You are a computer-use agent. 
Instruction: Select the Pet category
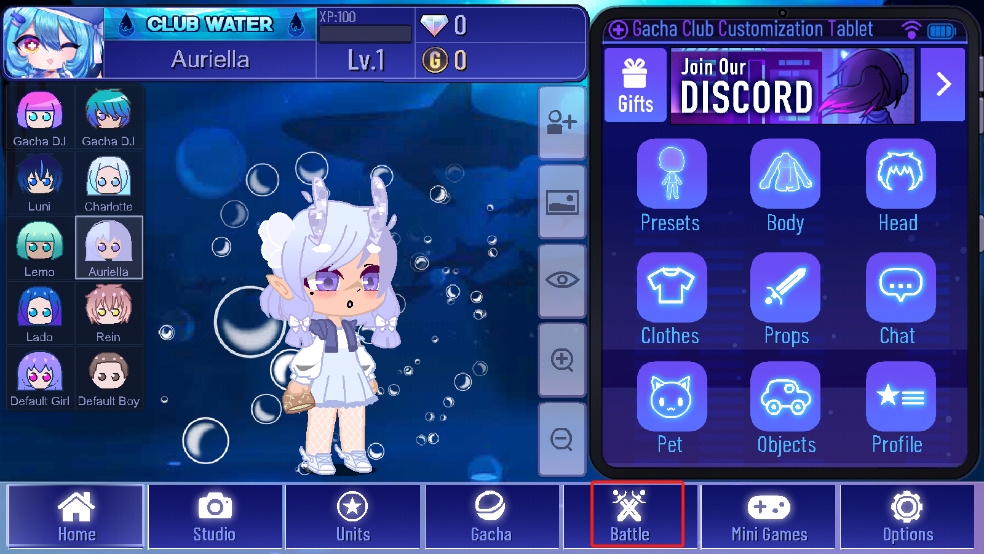tap(670, 408)
